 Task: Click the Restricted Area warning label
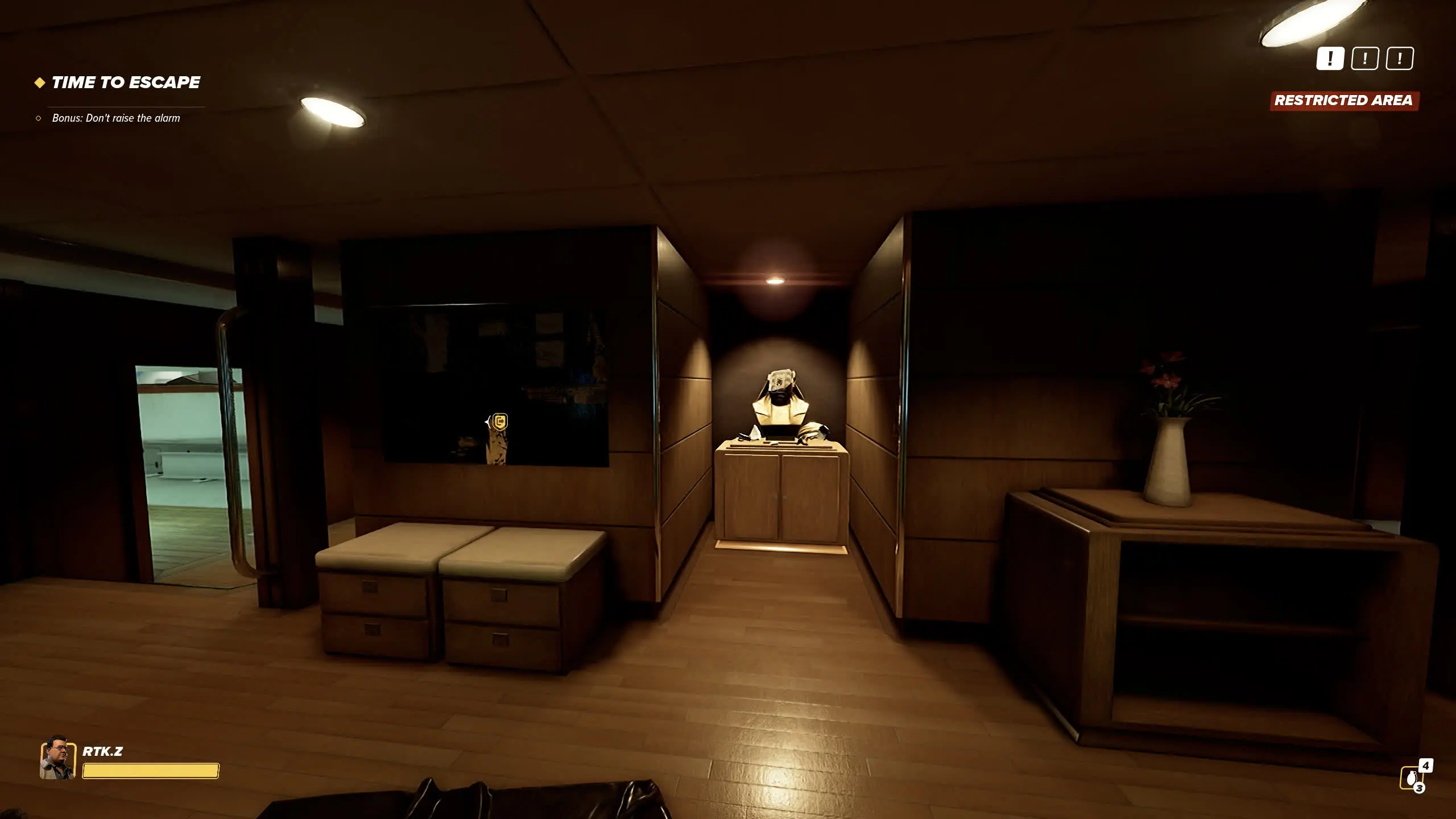1343,101
